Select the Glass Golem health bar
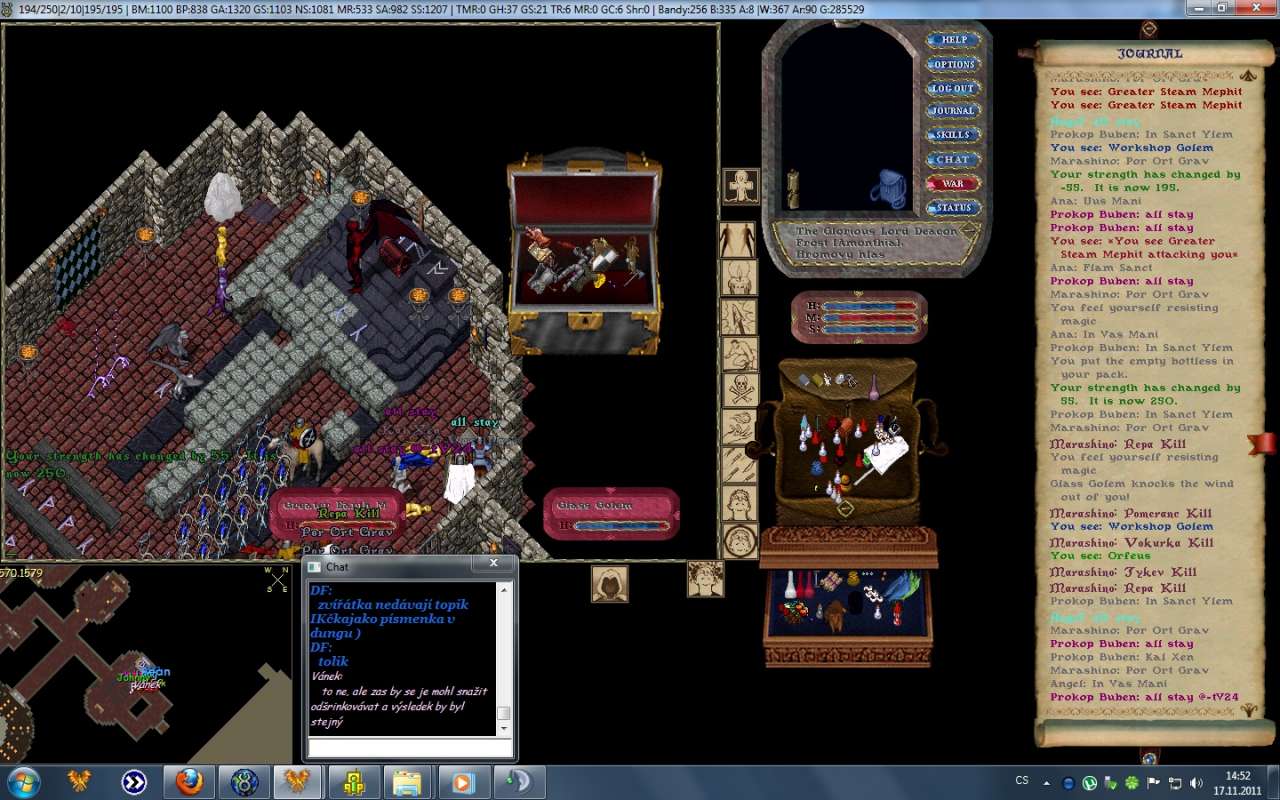The height and width of the screenshot is (800, 1280). [612, 514]
